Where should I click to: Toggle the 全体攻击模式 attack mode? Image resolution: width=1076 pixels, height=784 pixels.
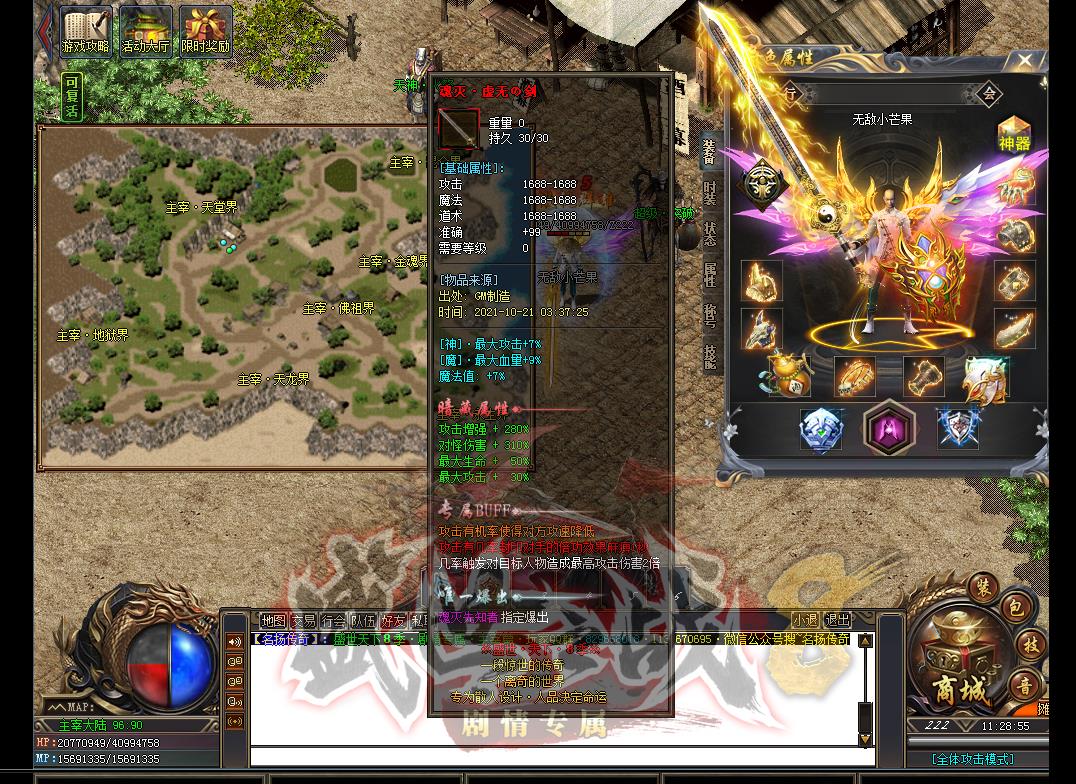tap(972, 759)
